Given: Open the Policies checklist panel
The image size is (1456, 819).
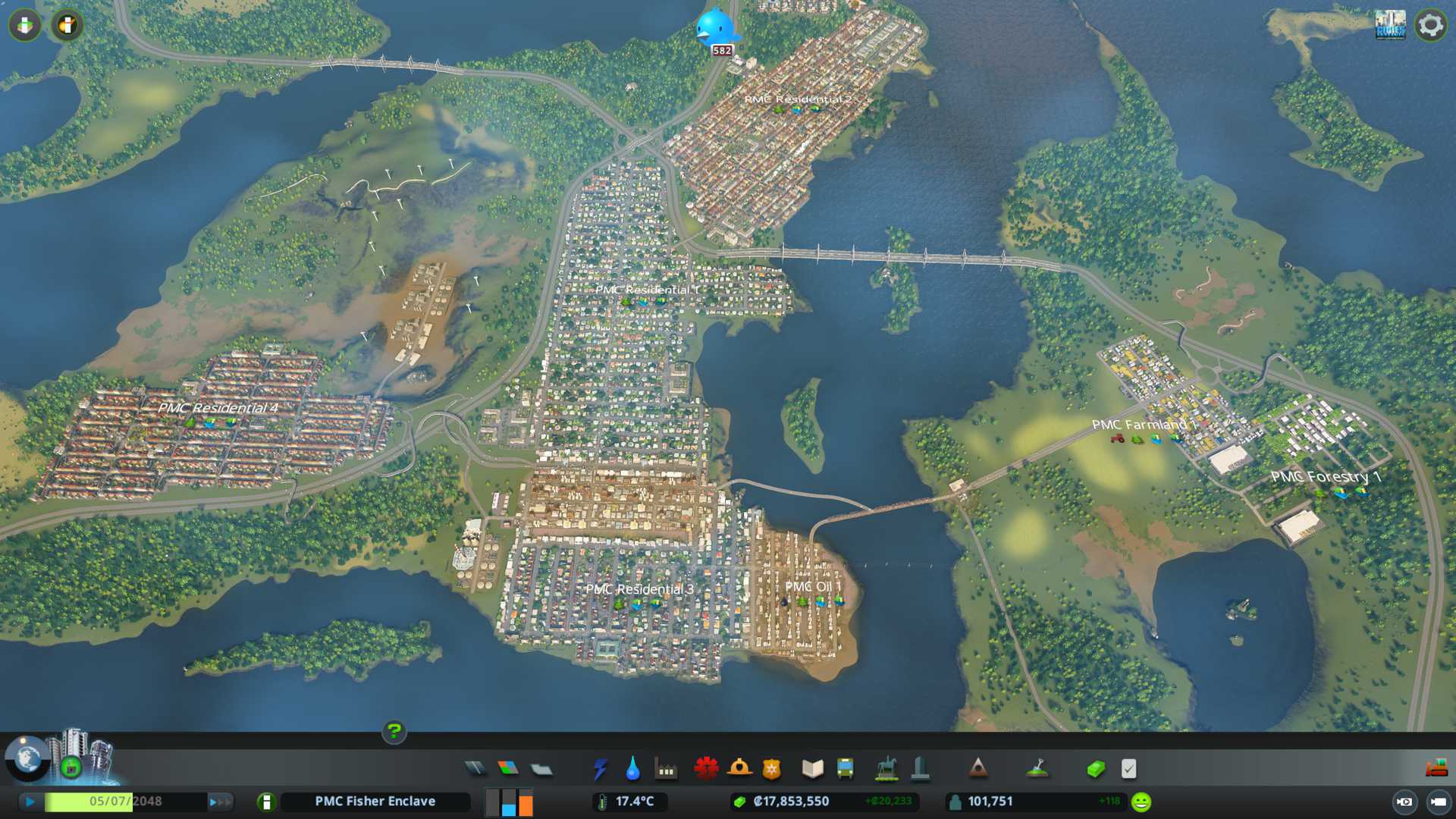Looking at the screenshot, I should [x=1128, y=769].
